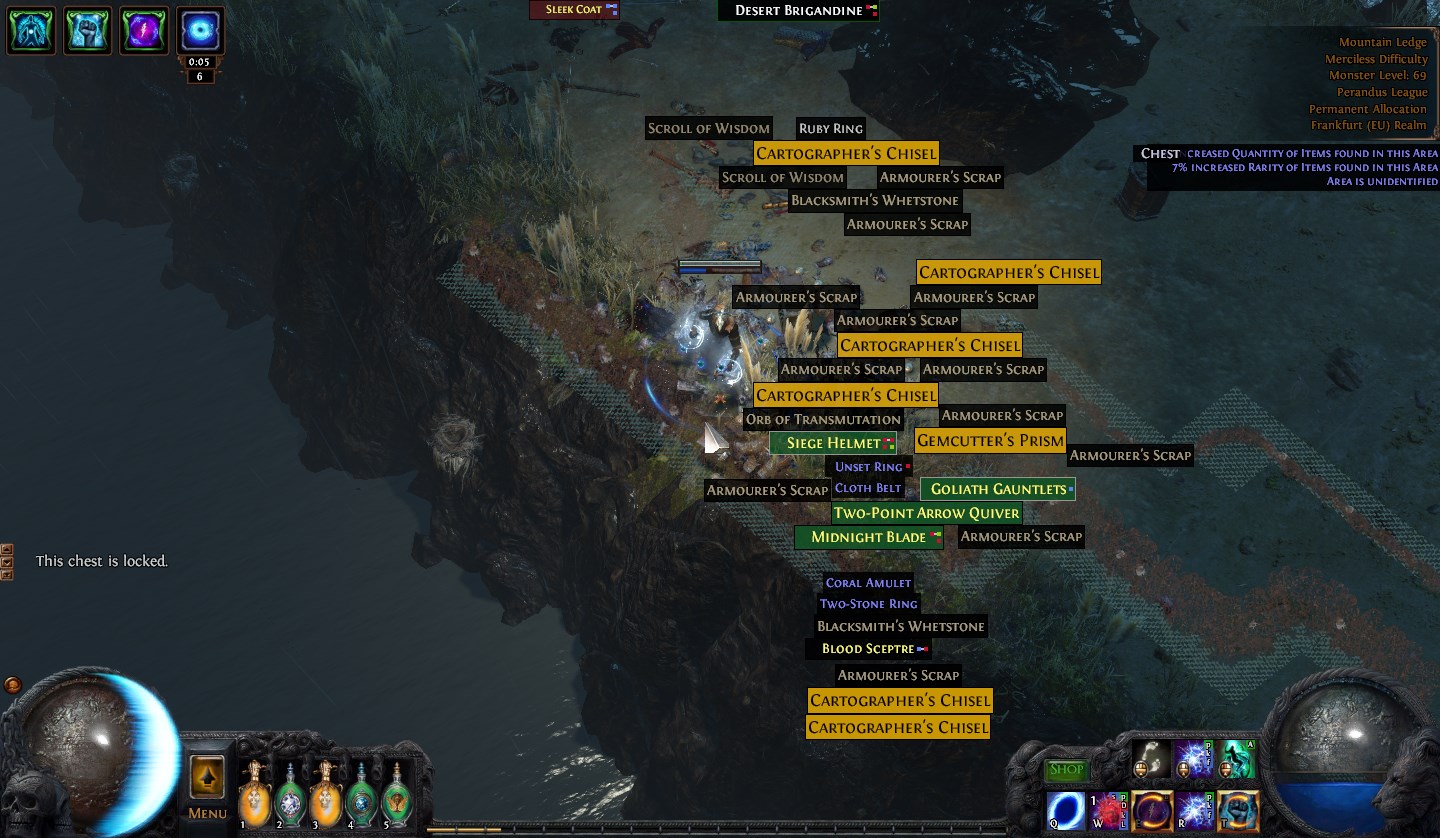Click the blue vortex buff with timer
The width and height of the screenshot is (1440, 838).
(x=200, y=30)
